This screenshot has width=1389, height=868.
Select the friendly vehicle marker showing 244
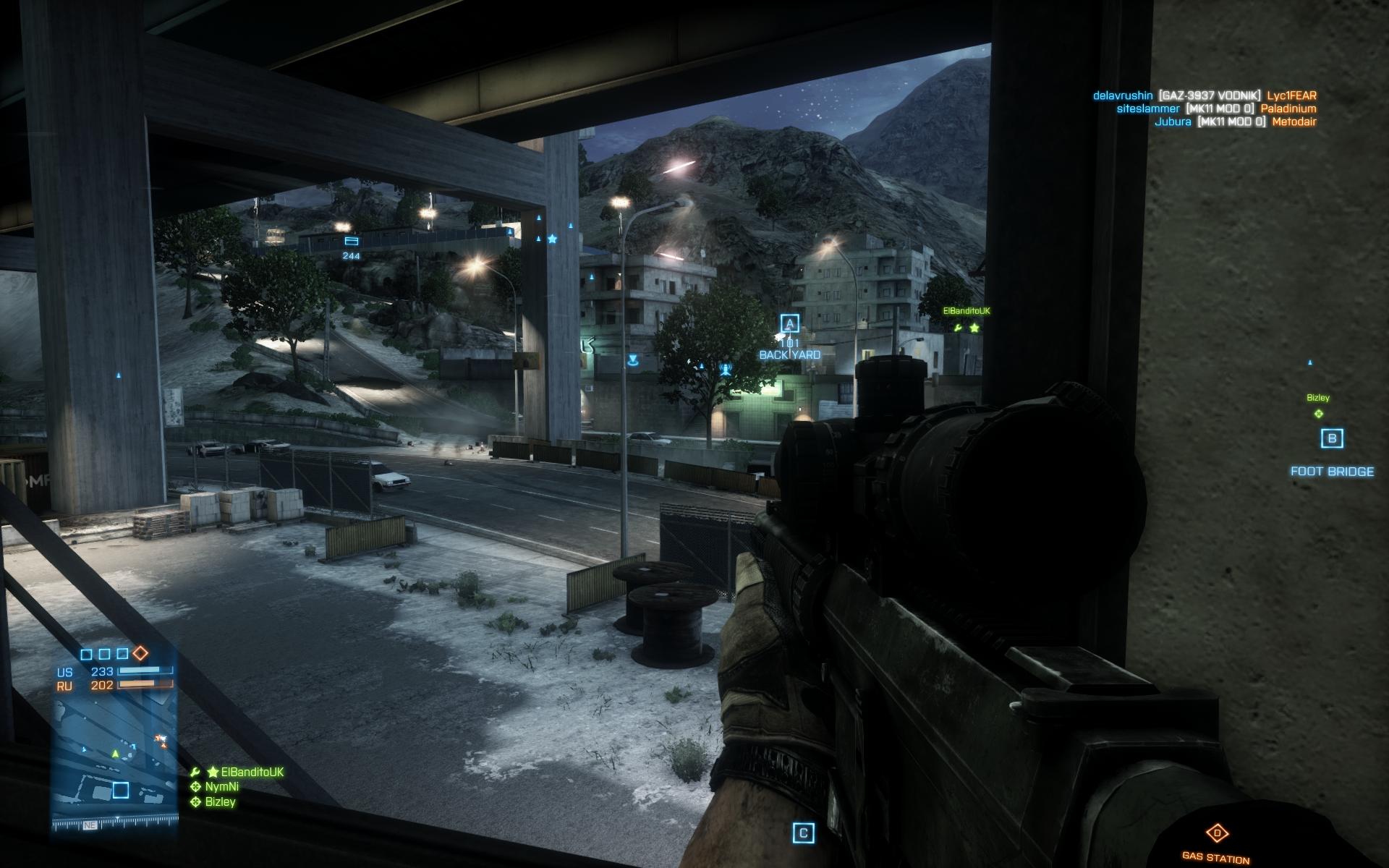coord(352,241)
